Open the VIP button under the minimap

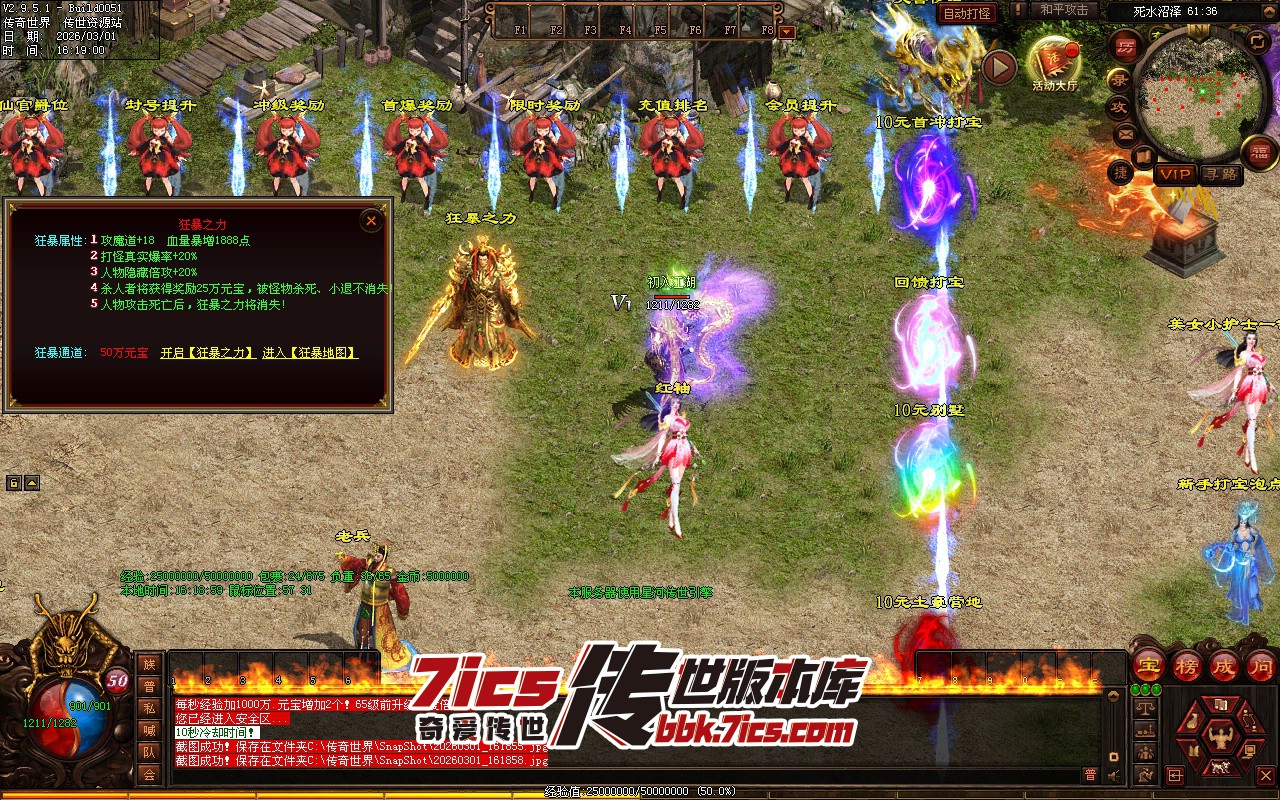click(x=1175, y=174)
